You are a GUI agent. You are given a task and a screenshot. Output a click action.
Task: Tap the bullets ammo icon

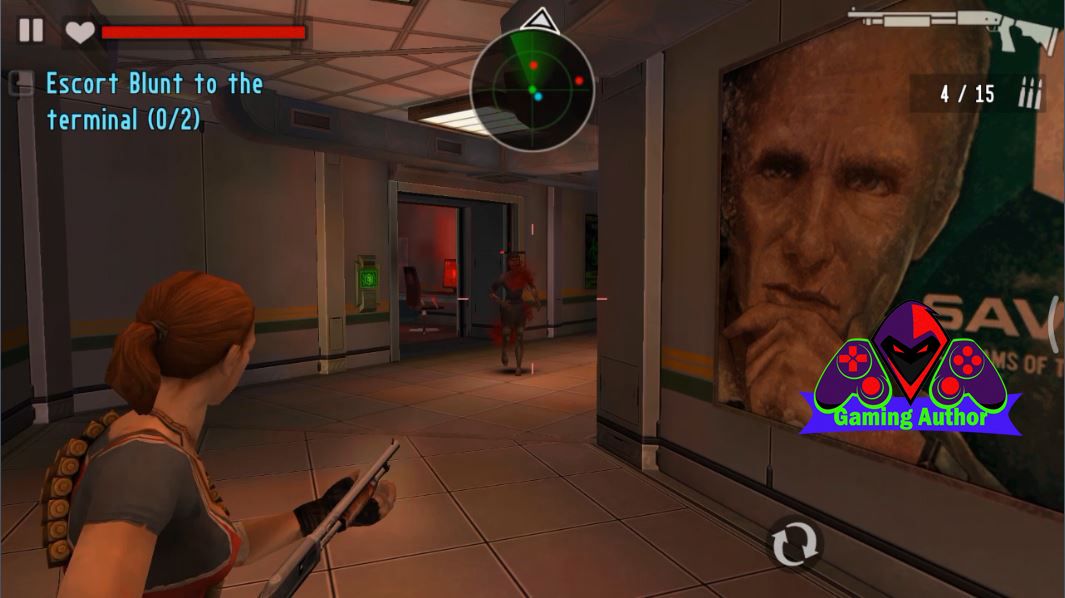tap(1029, 94)
